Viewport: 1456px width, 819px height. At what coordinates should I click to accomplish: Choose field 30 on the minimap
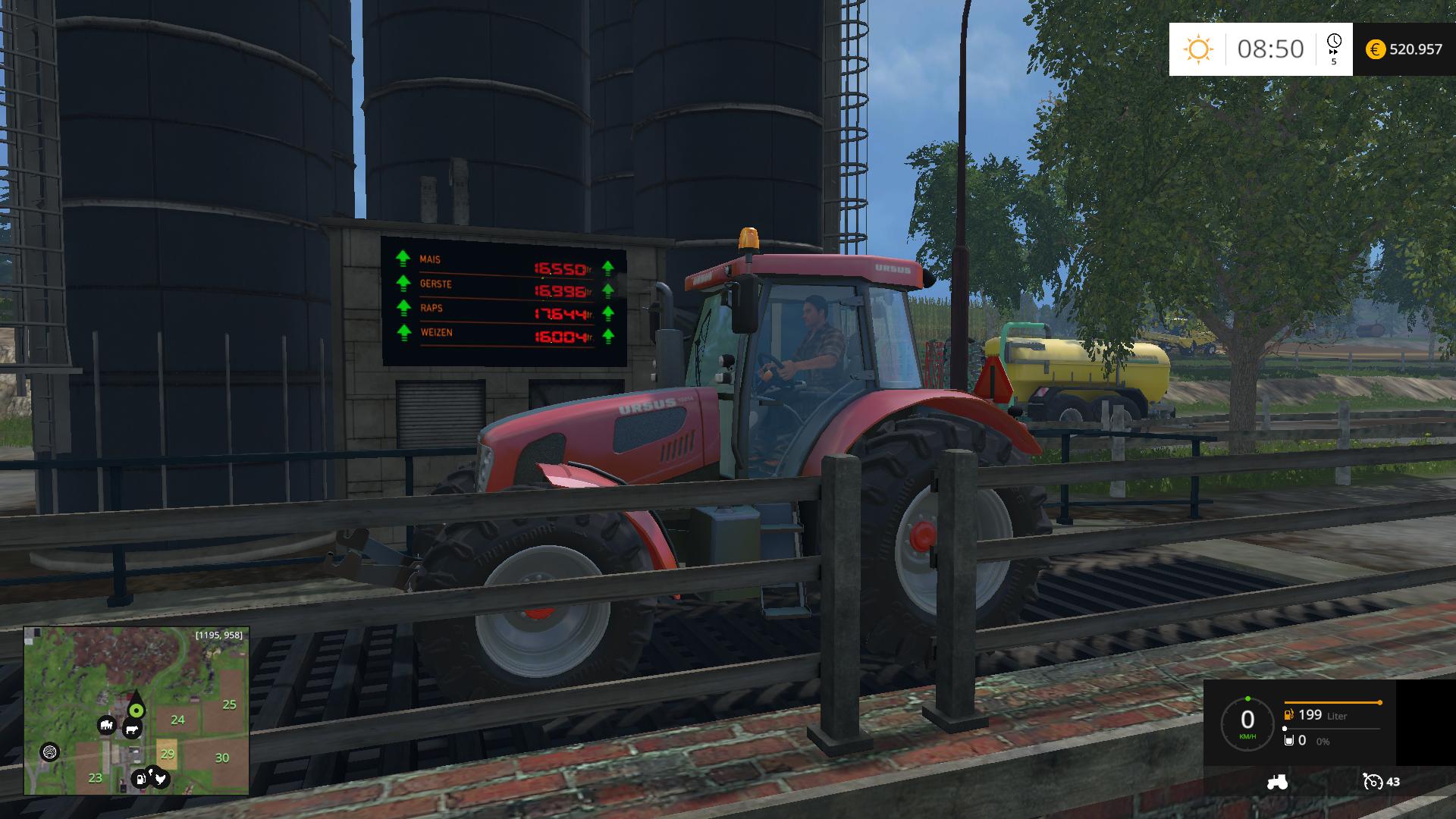click(222, 758)
